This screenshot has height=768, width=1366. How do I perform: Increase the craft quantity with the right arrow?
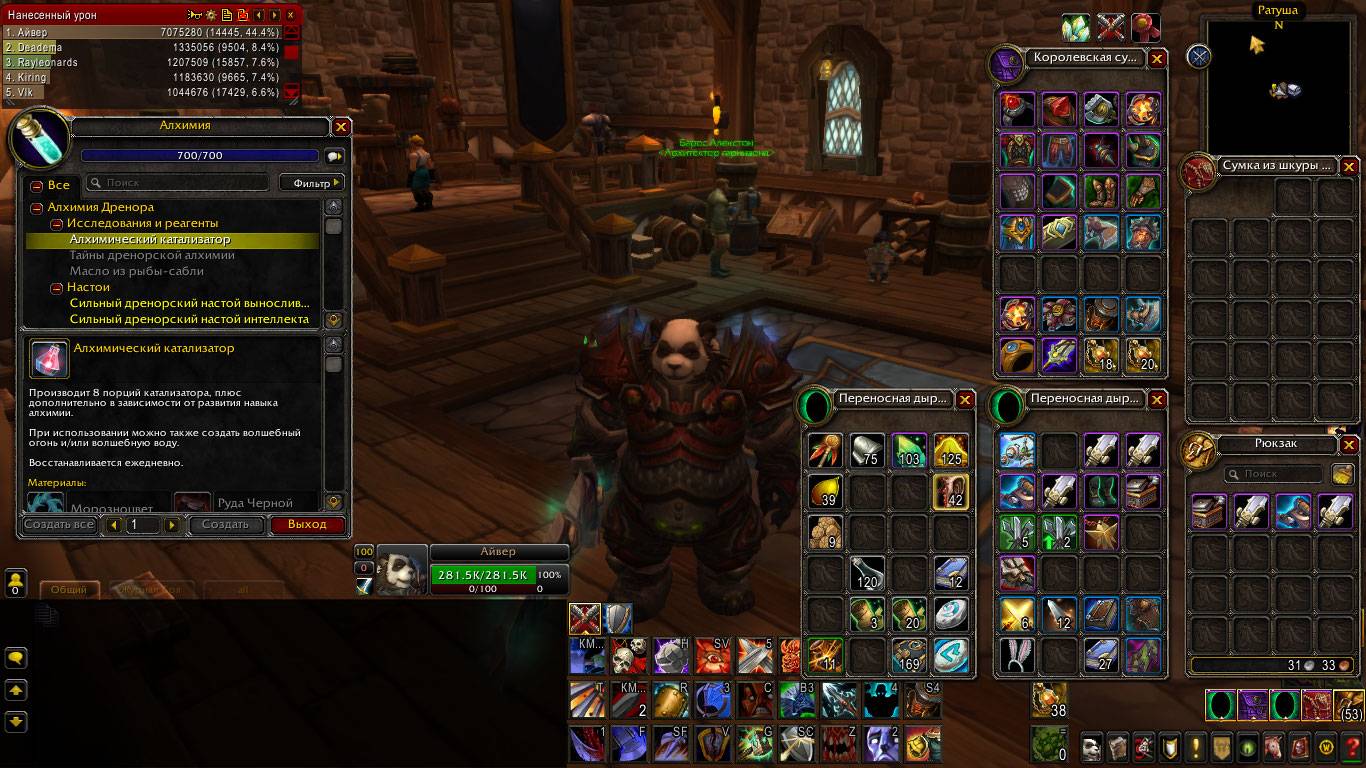click(x=172, y=525)
